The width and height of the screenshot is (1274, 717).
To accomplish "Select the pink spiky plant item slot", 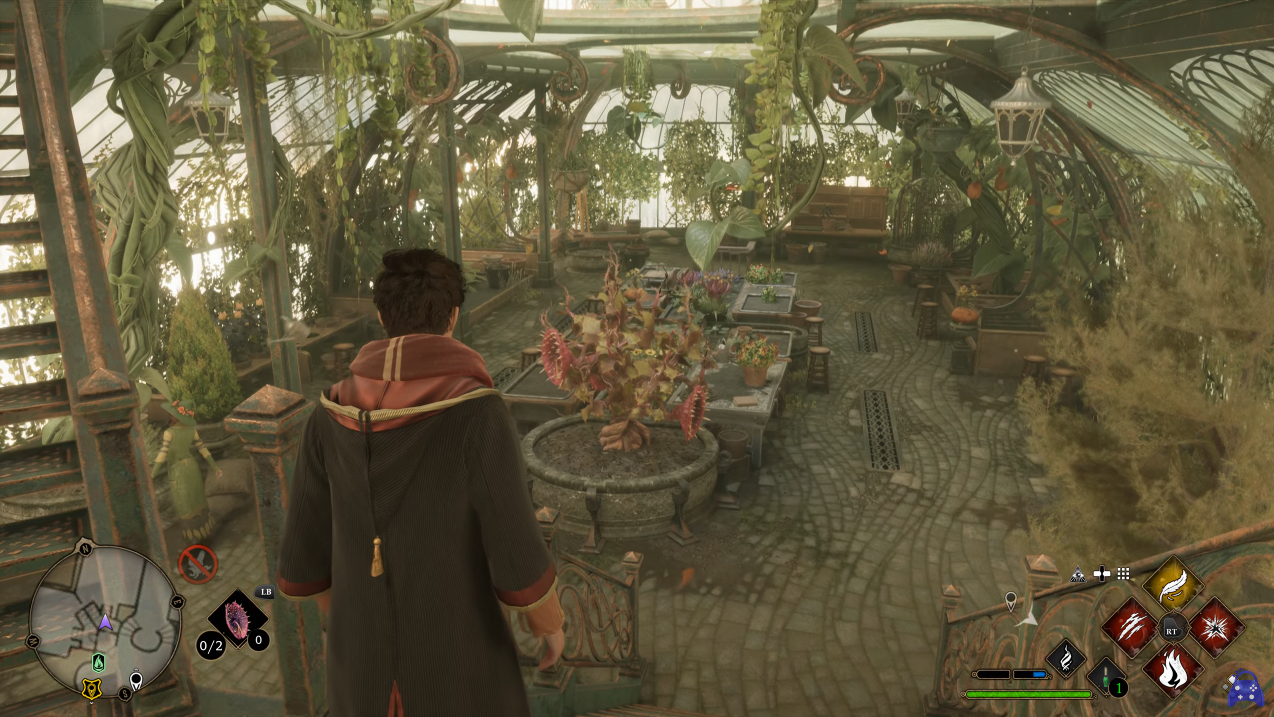I will (238, 619).
